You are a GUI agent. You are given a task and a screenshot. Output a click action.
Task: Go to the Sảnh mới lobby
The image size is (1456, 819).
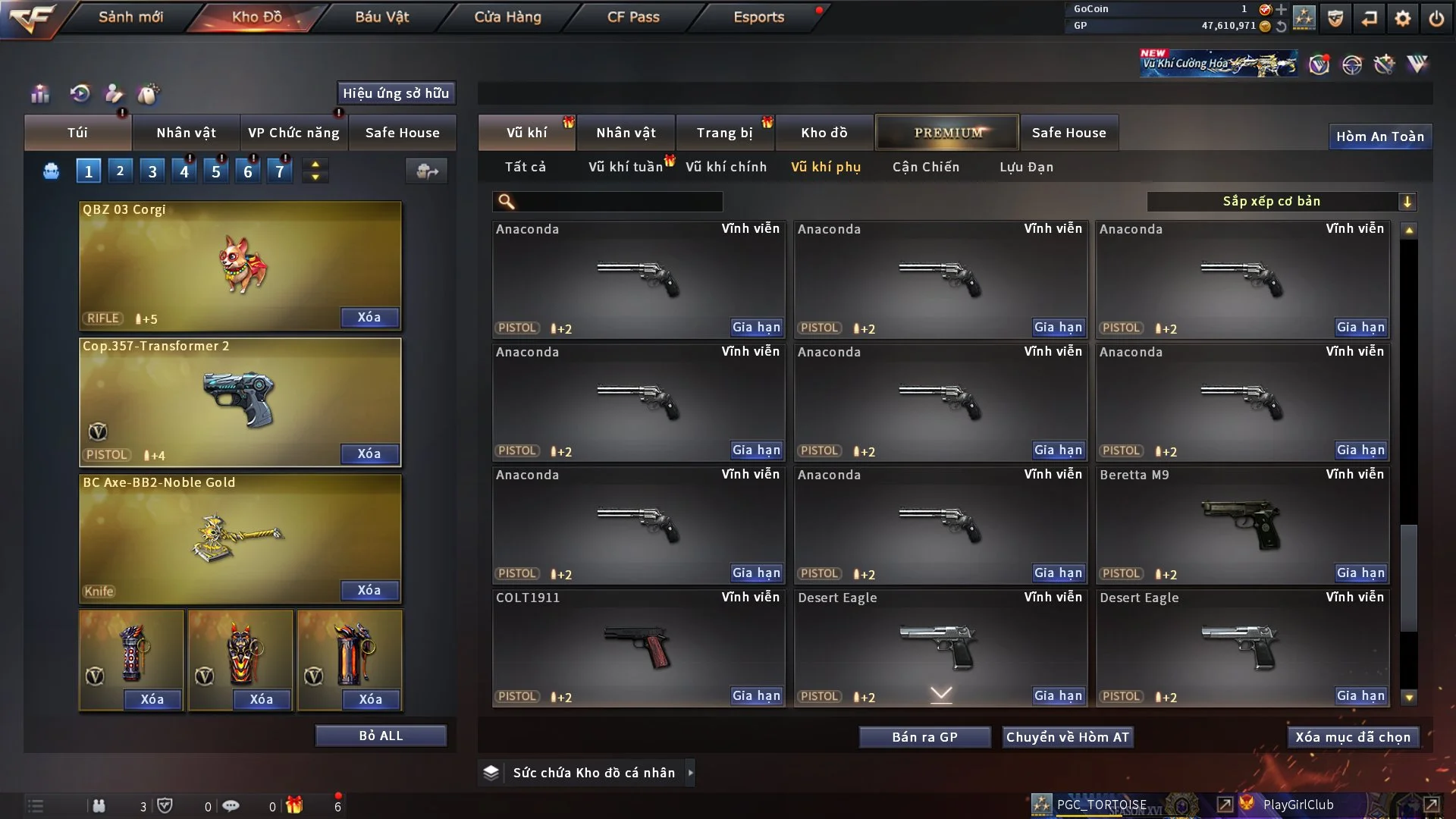130,17
